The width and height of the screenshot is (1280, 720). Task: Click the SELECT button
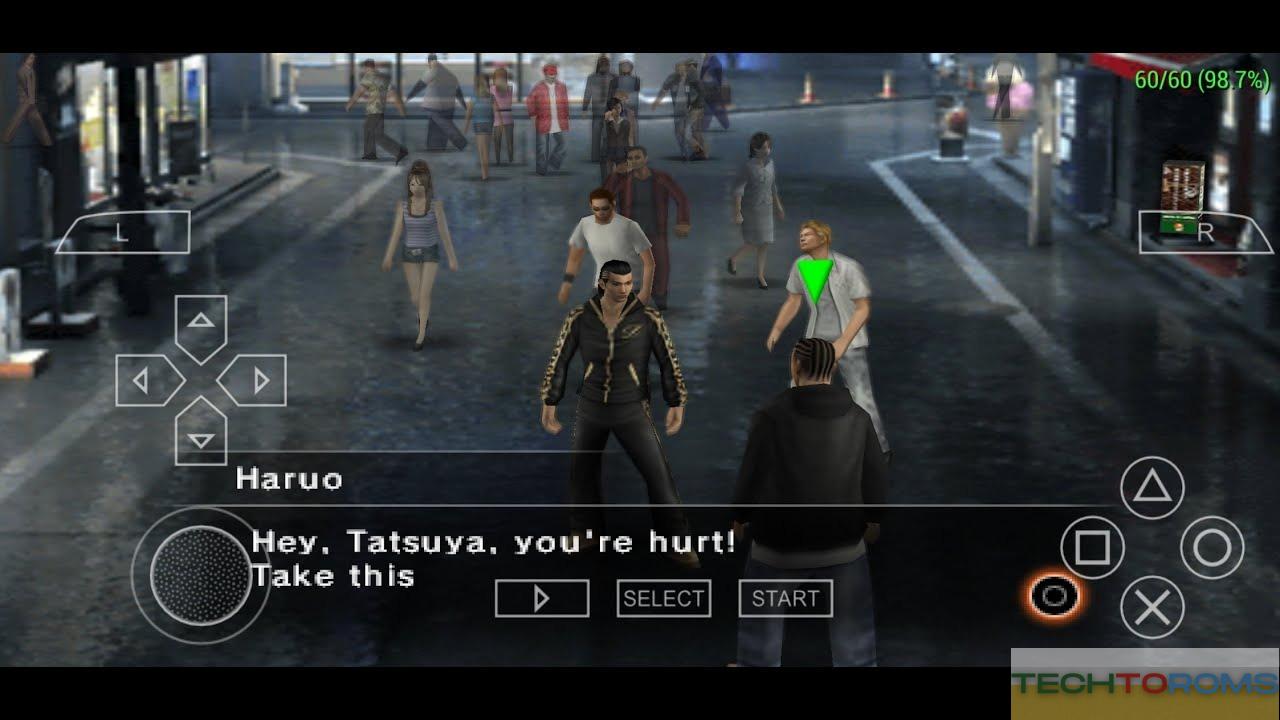[x=663, y=598]
